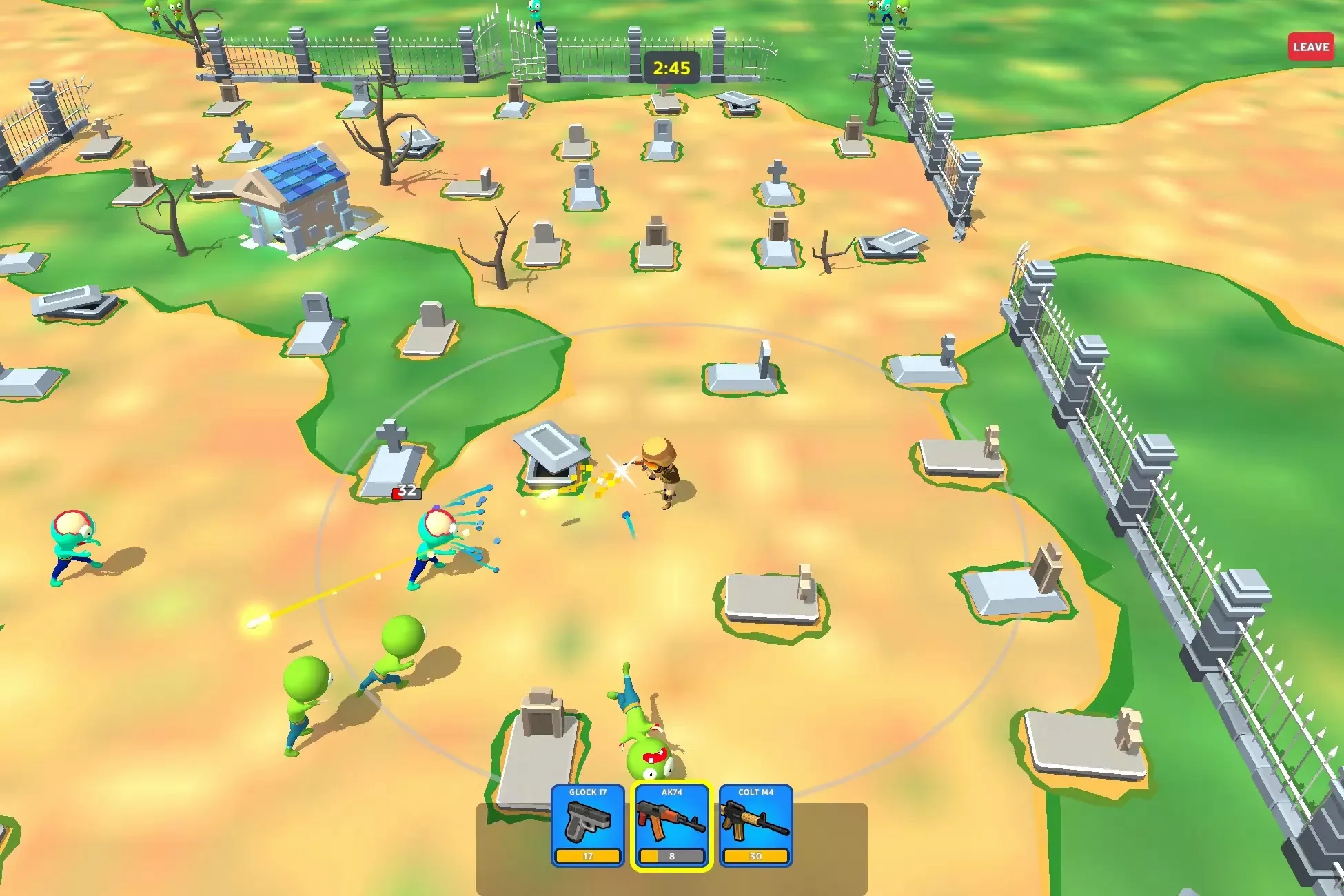
Task: Click the Colt M4 rifle icon
Action: coord(757,820)
